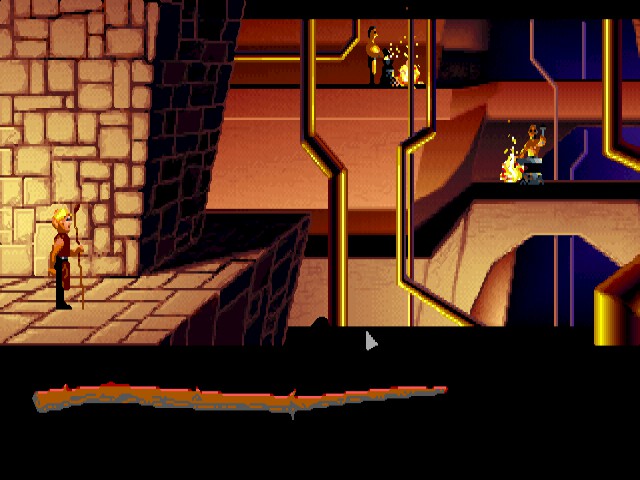The width and height of the screenshot is (640, 480).
Task: Click the wooden distaff to play a note
Action: pos(240,400)
